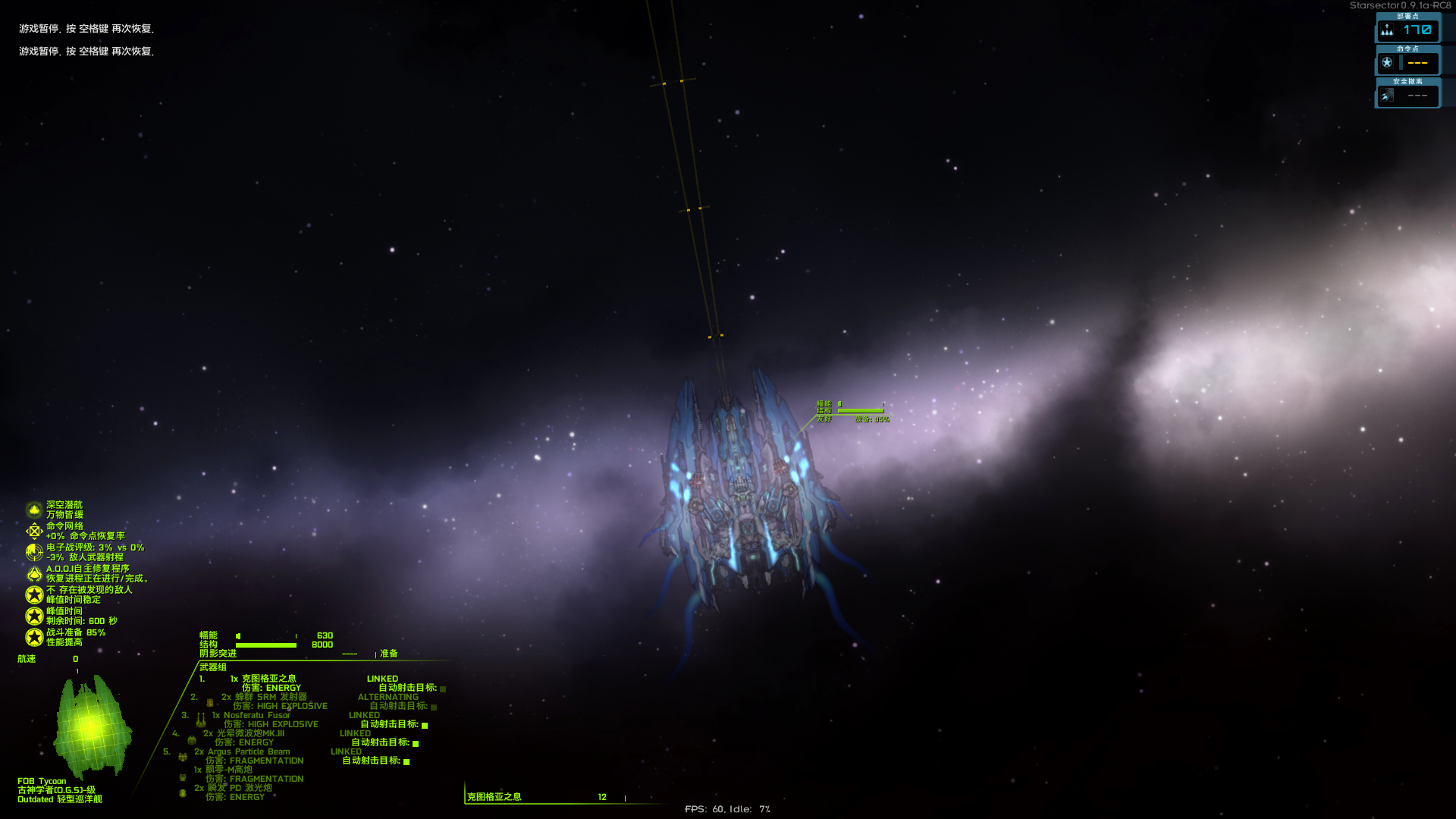Click the A.O.O.I 自主修复程序 status icon

tap(33, 574)
